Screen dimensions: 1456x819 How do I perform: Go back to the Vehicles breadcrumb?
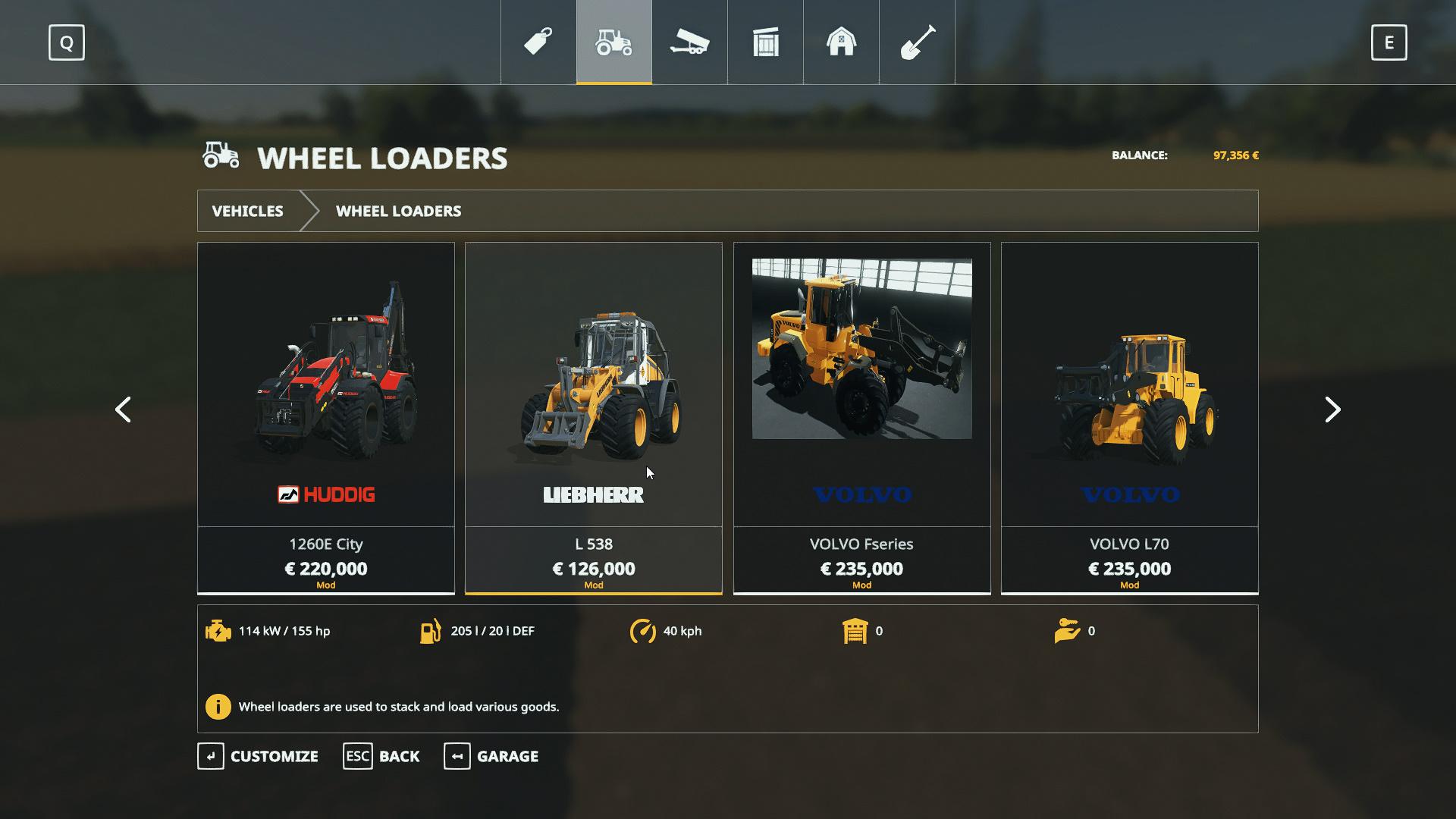point(248,211)
